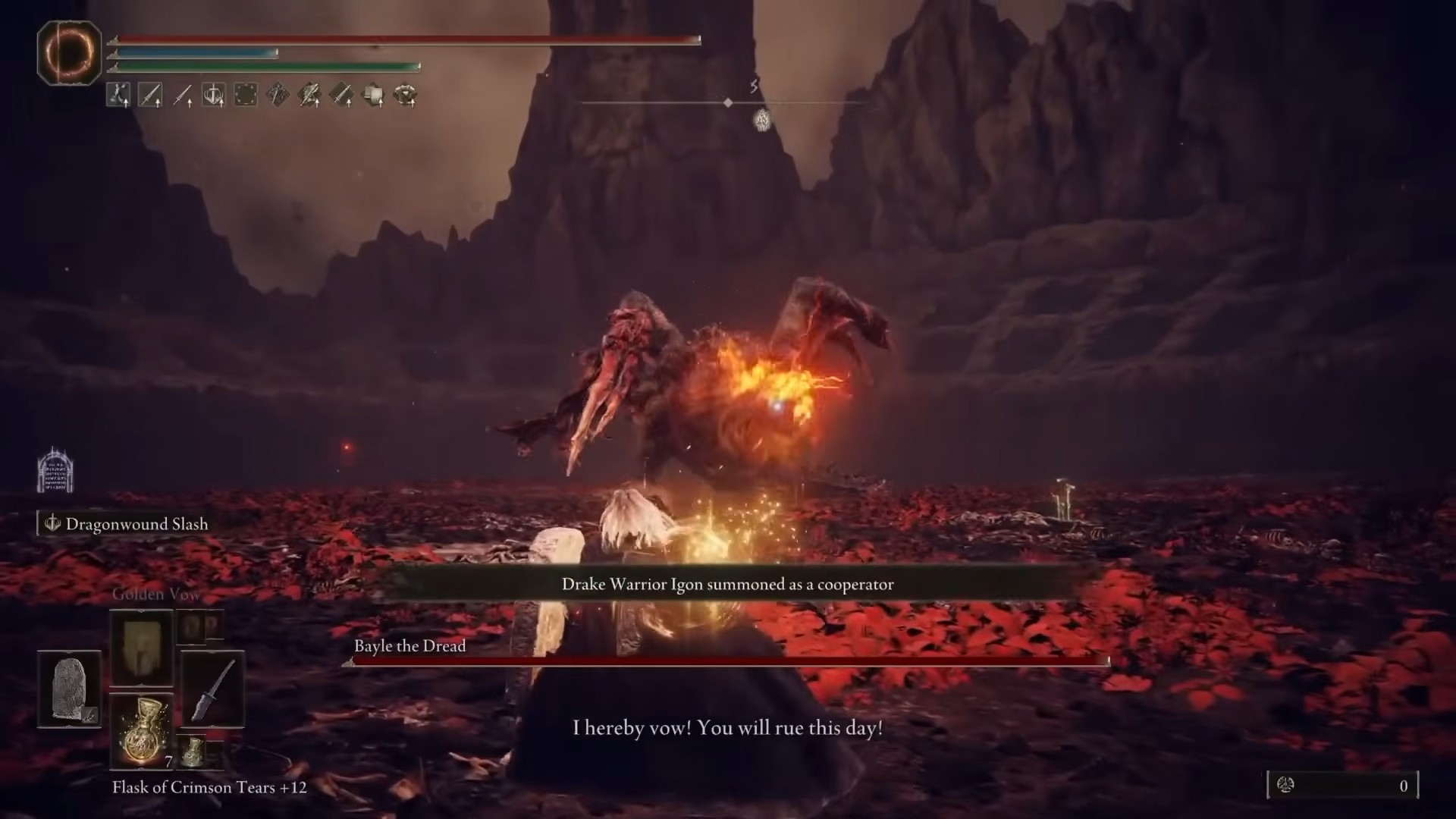This screenshot has height=819, width=1456.
Task: Click the first status buff icon
Action: pyautogui.click(x=118, y=96)
